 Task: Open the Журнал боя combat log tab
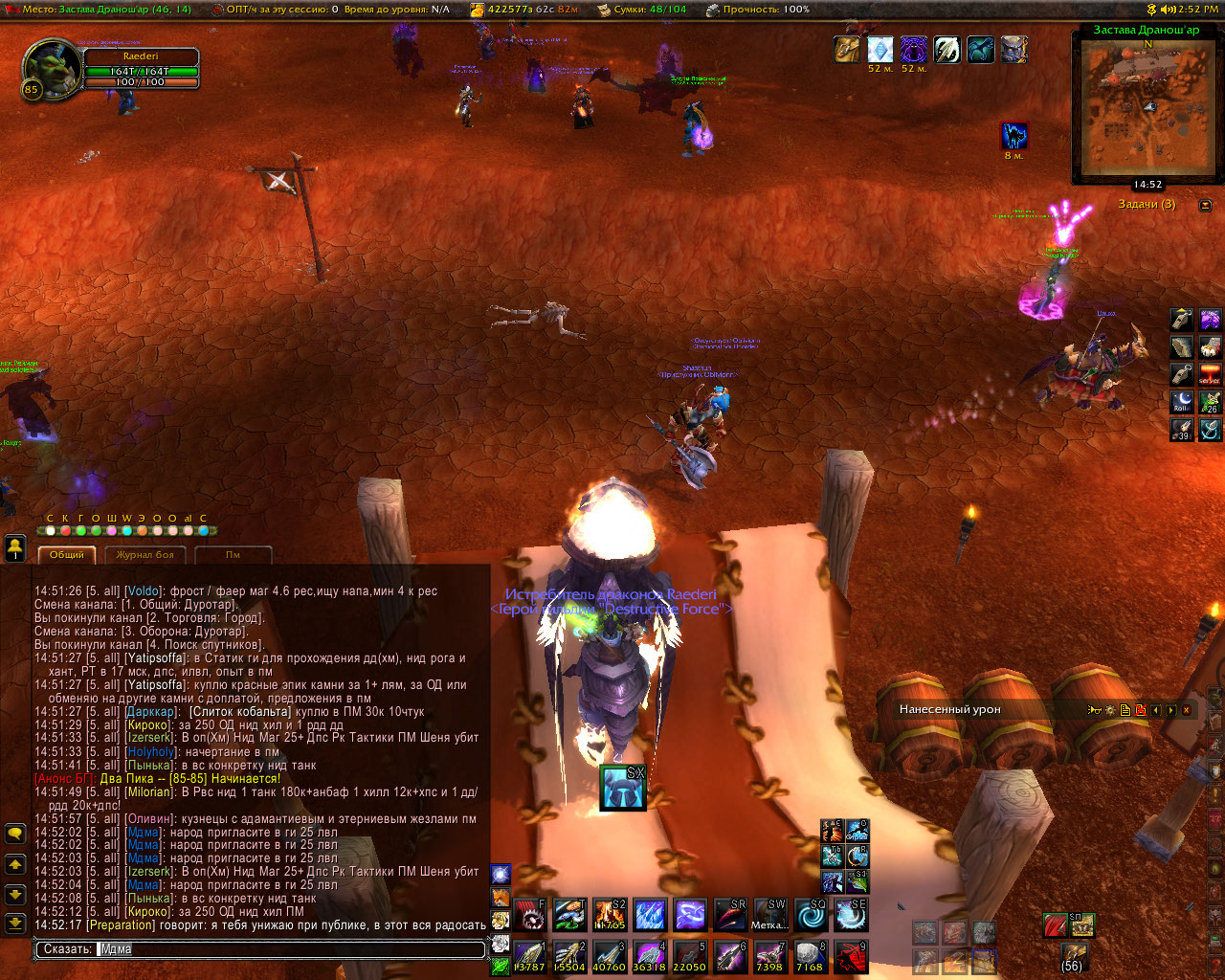(x=145, y=555)
